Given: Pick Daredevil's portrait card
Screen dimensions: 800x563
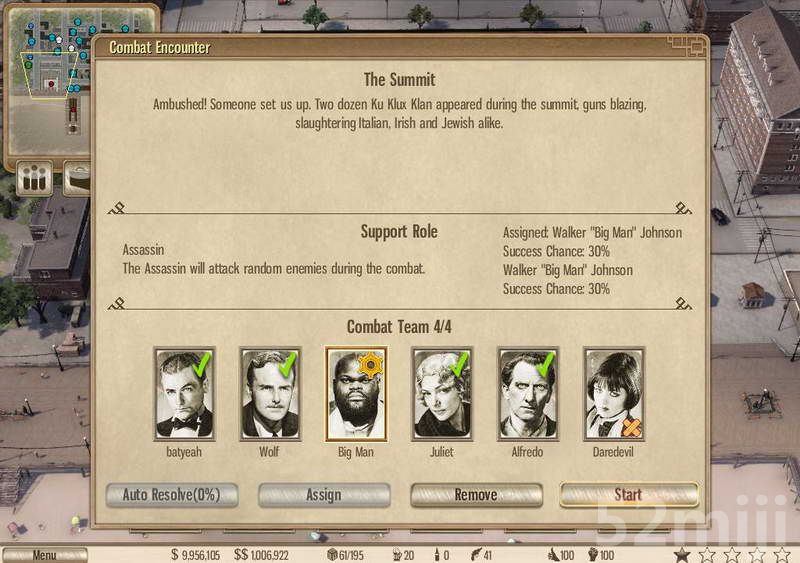Looking at the screenshot, I should (614, 394).
